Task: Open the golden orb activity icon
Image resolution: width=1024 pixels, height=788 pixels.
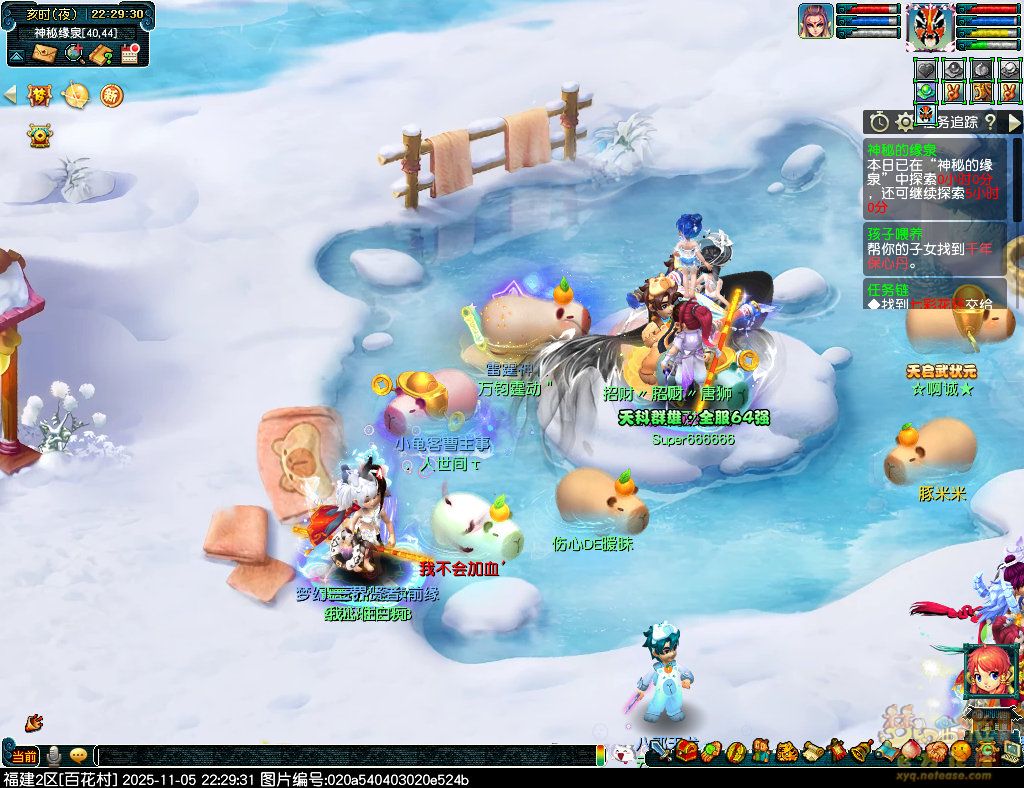Action: [75, 95]
